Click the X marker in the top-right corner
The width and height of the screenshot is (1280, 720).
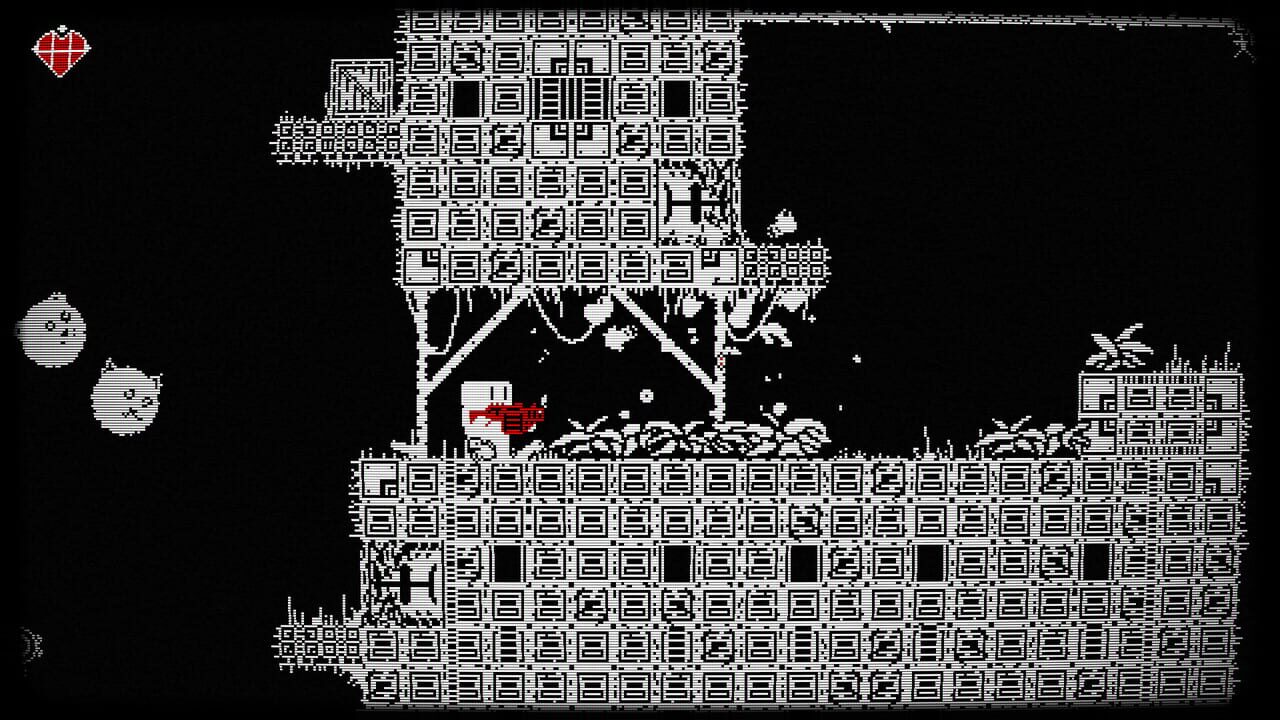(x=1241, y=43)
